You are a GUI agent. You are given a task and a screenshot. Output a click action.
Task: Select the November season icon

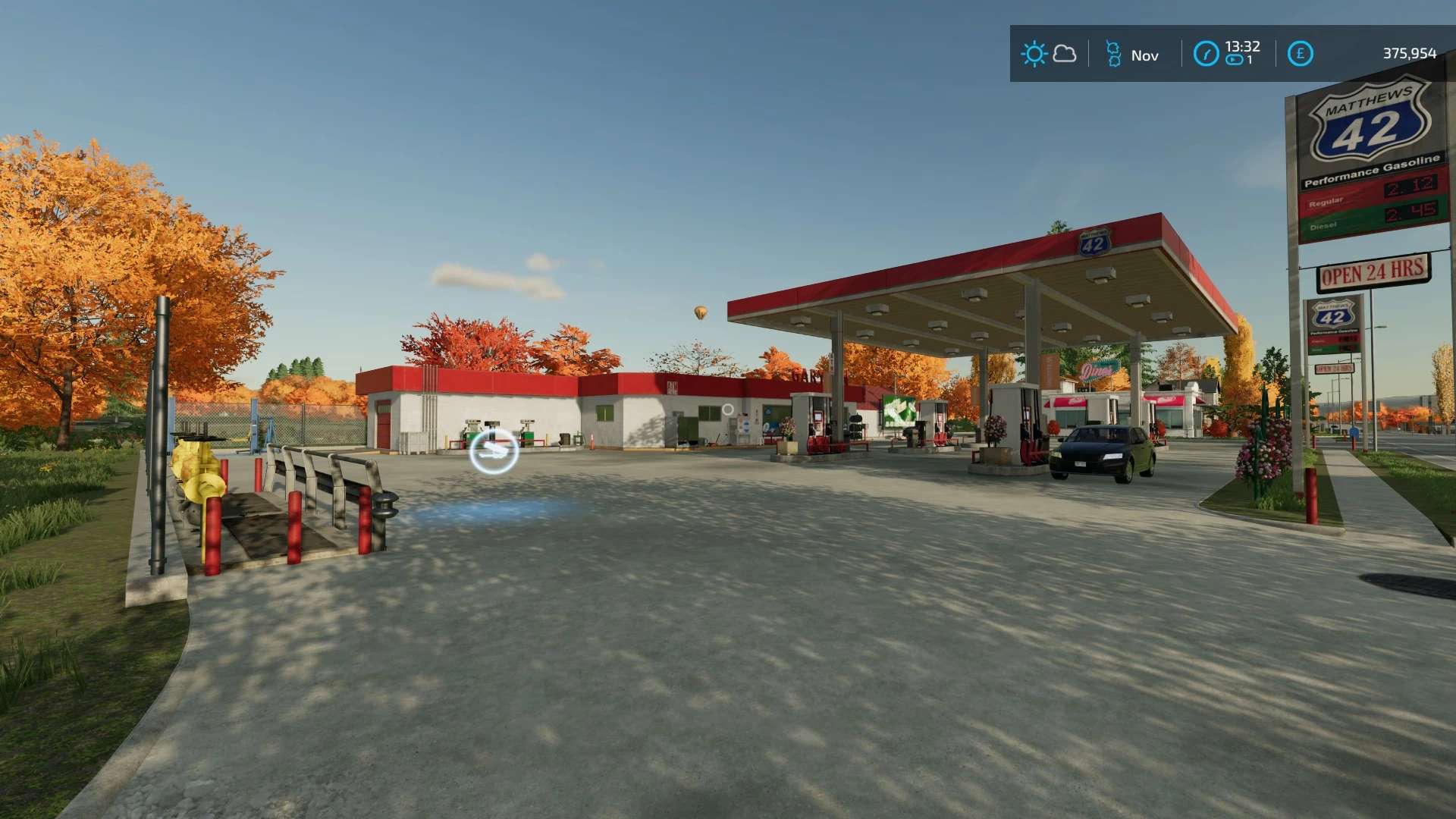pyautogui.click(x=1113, y=54)
